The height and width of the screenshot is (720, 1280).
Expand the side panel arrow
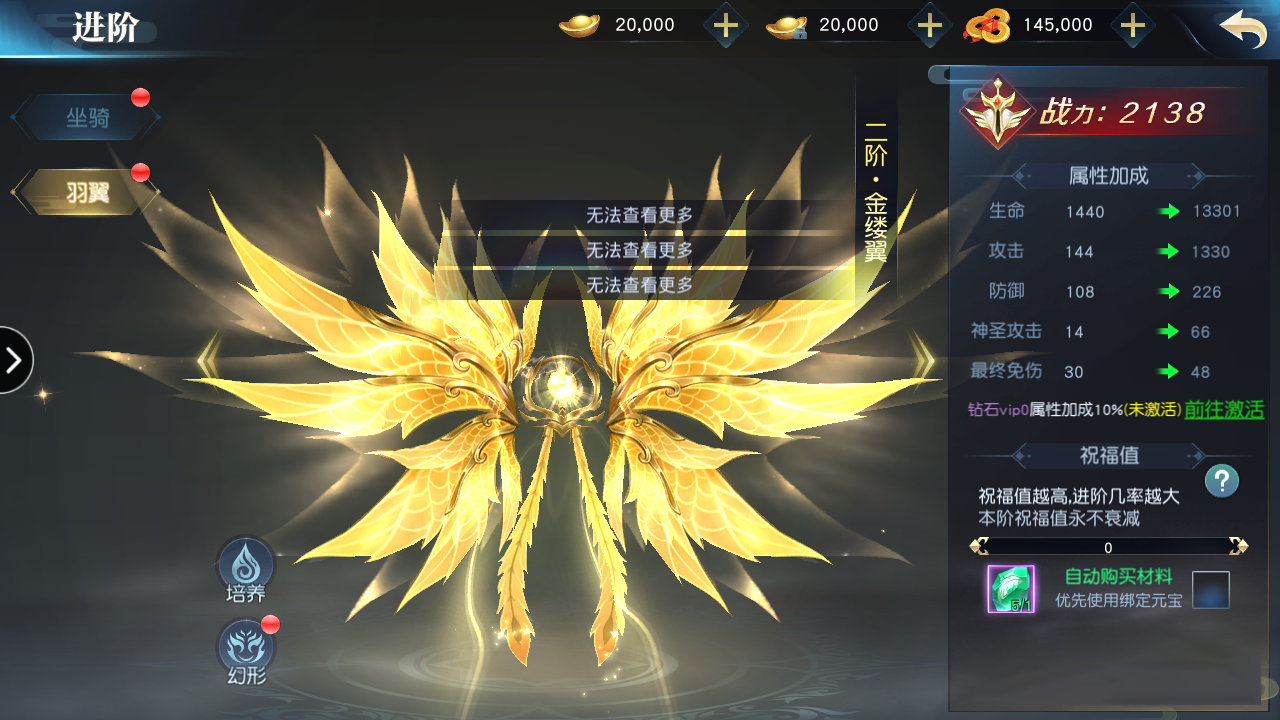[15, 360]
